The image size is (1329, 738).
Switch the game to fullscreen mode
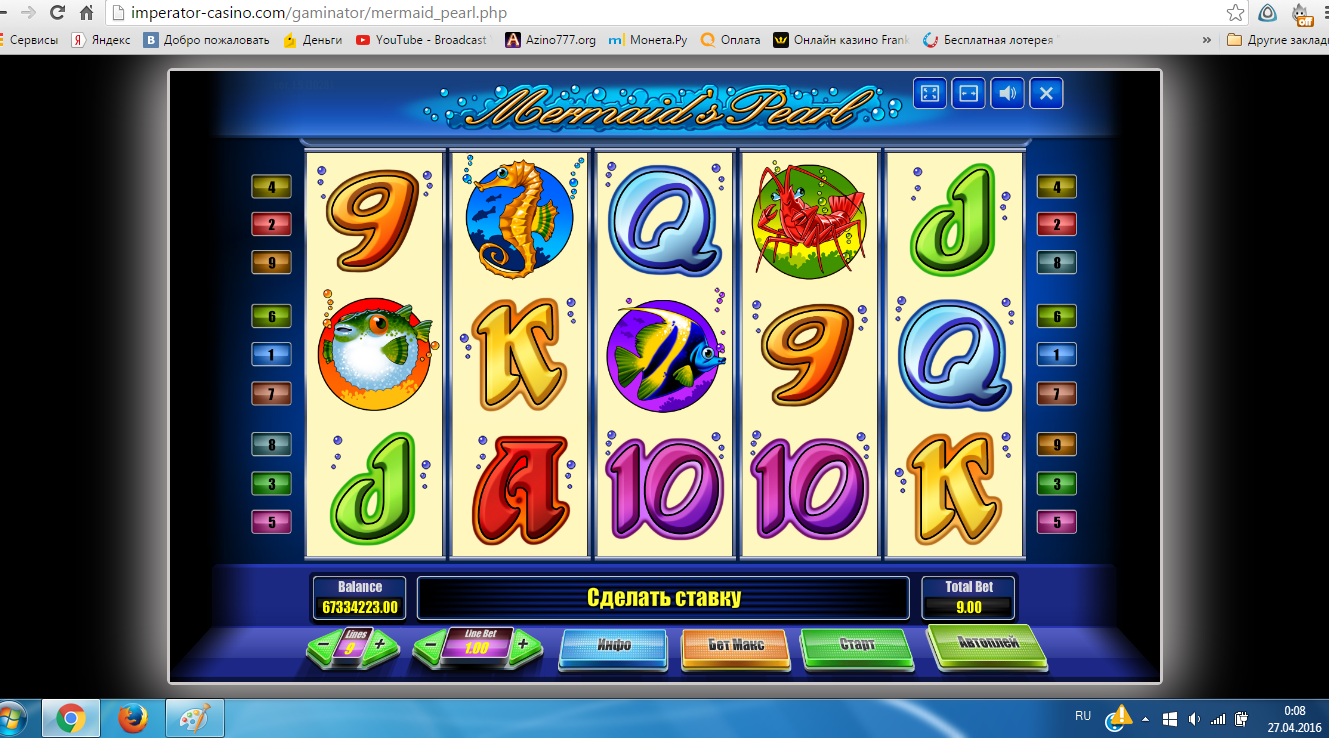pyautogui.click(x=929, y=93)
